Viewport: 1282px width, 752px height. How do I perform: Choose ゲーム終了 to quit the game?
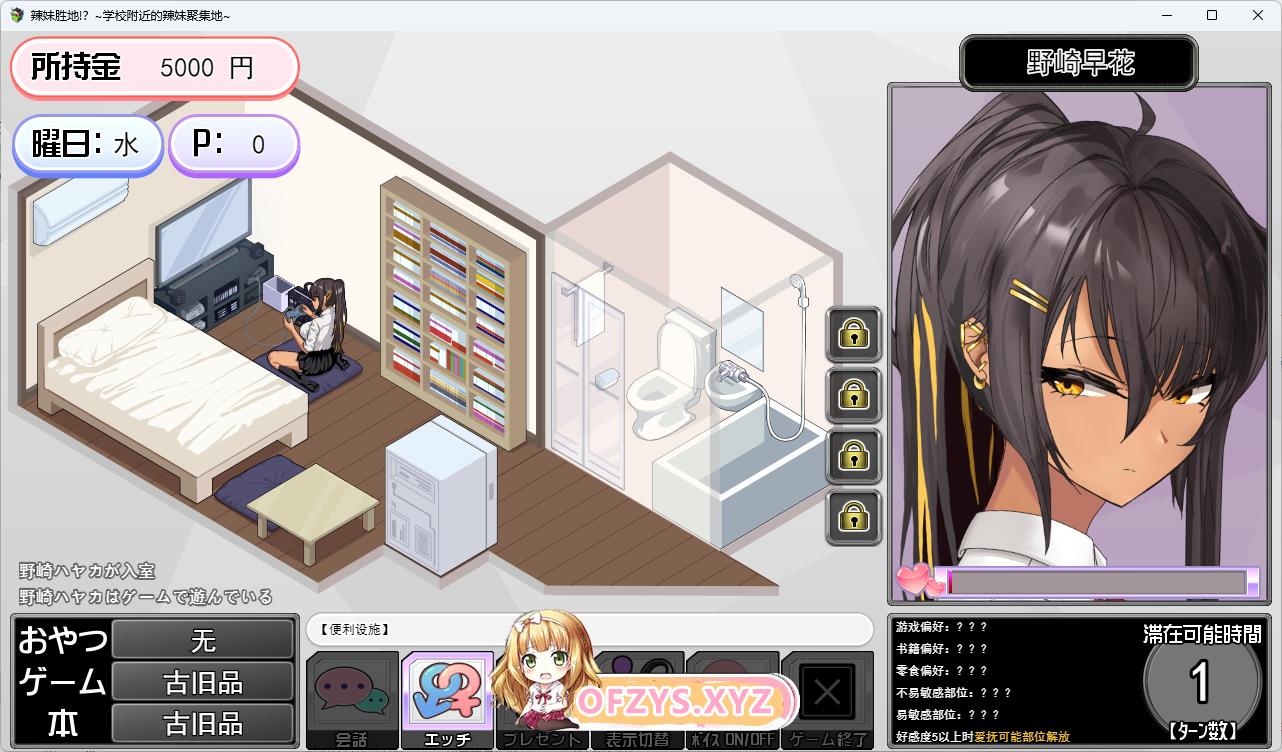827,699
